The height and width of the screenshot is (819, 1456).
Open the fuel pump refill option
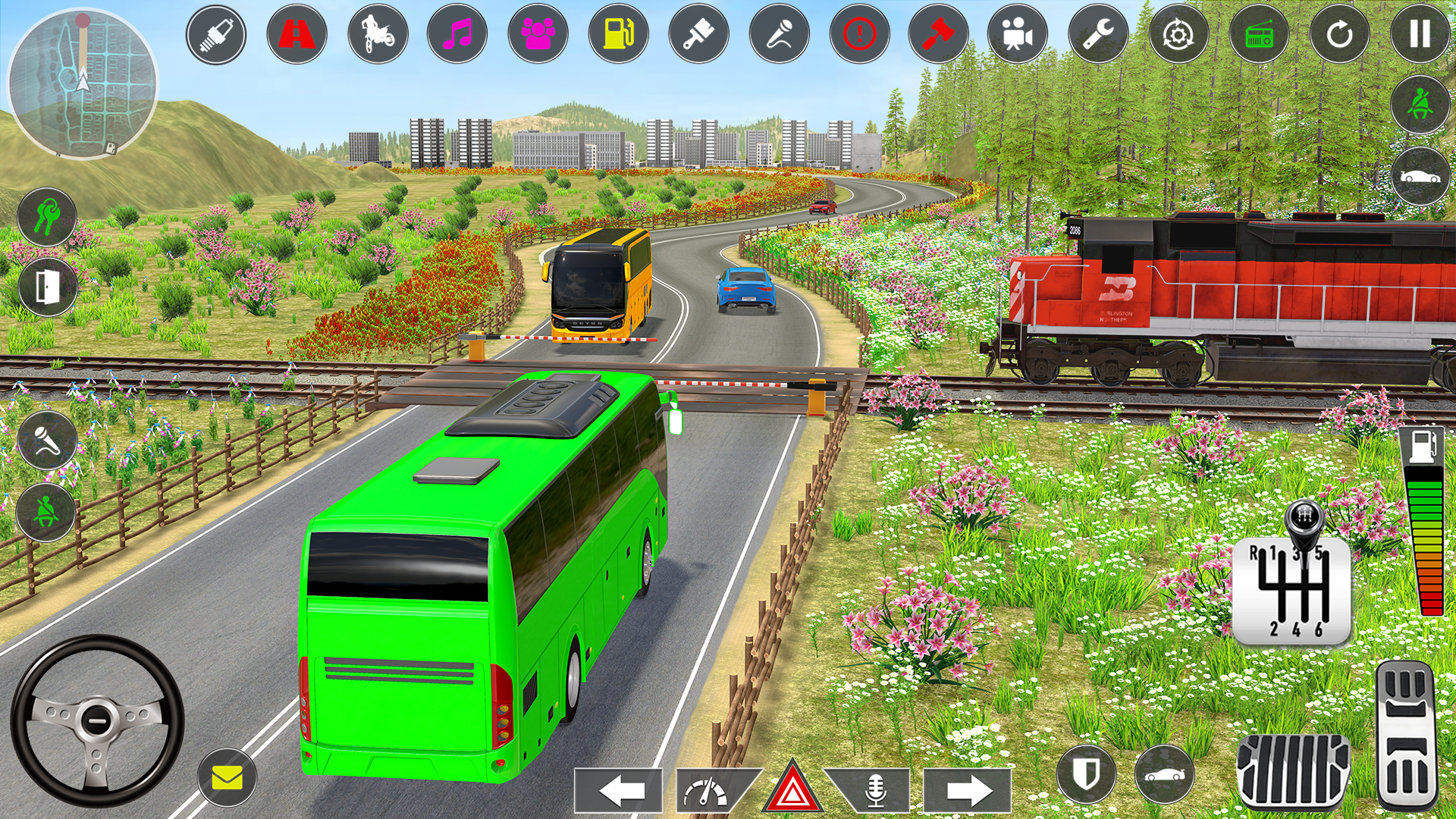coord(620,34)
